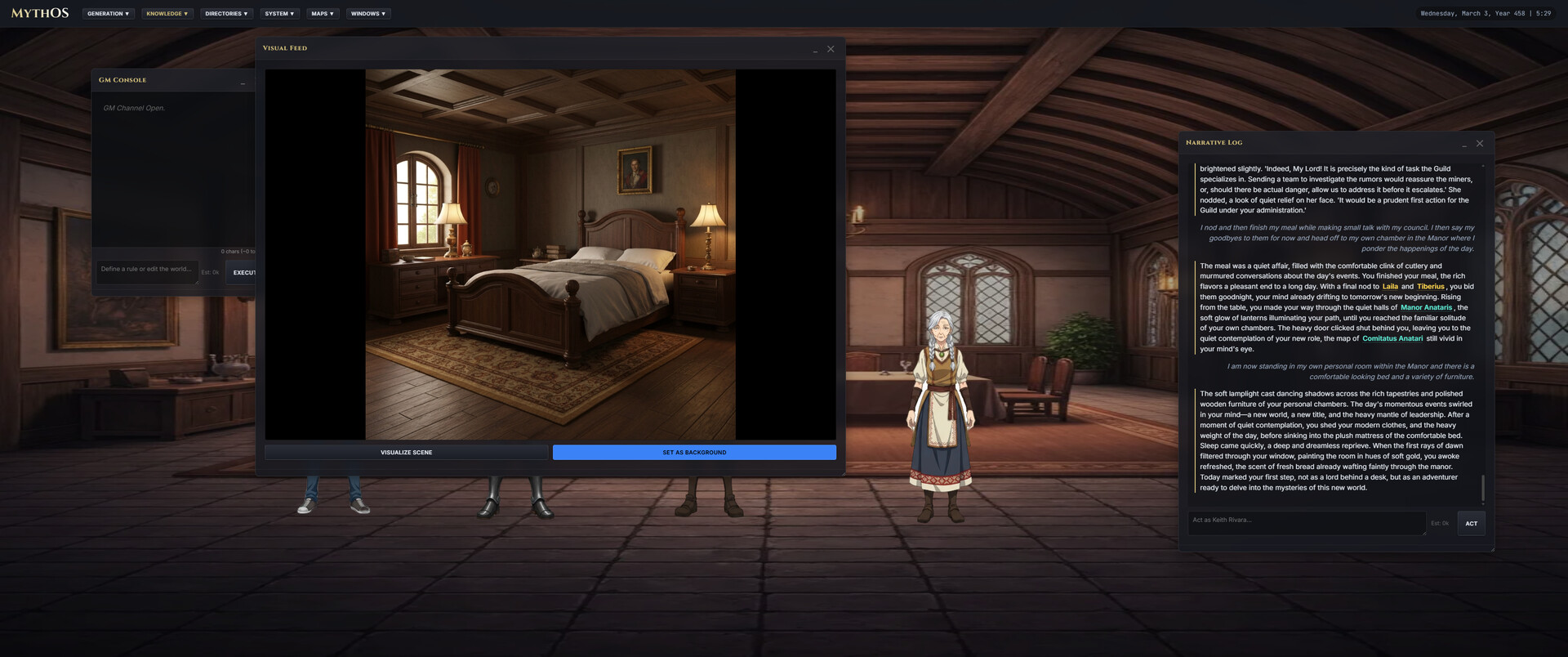Follow the Manor Anataris location link
This screenshot has width=1568, height=657.
click(1425, 307)
